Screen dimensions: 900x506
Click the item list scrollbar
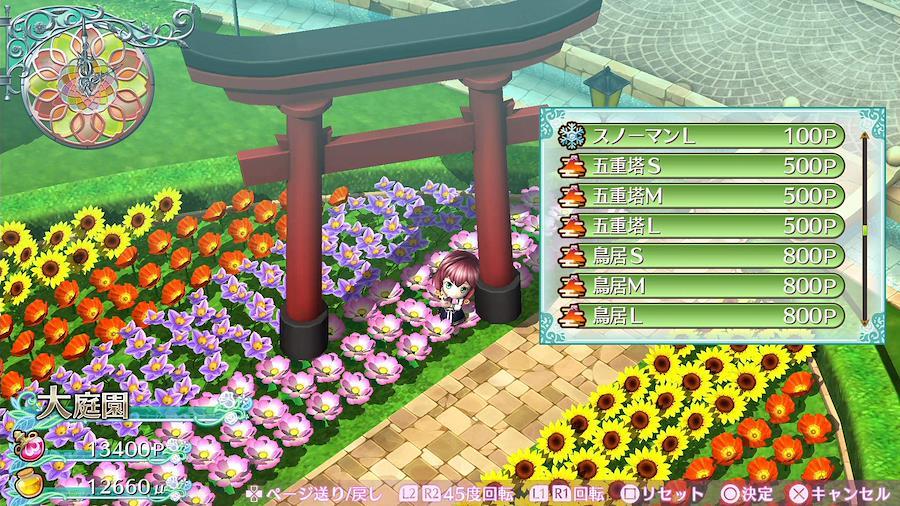[x=863, y=226]
